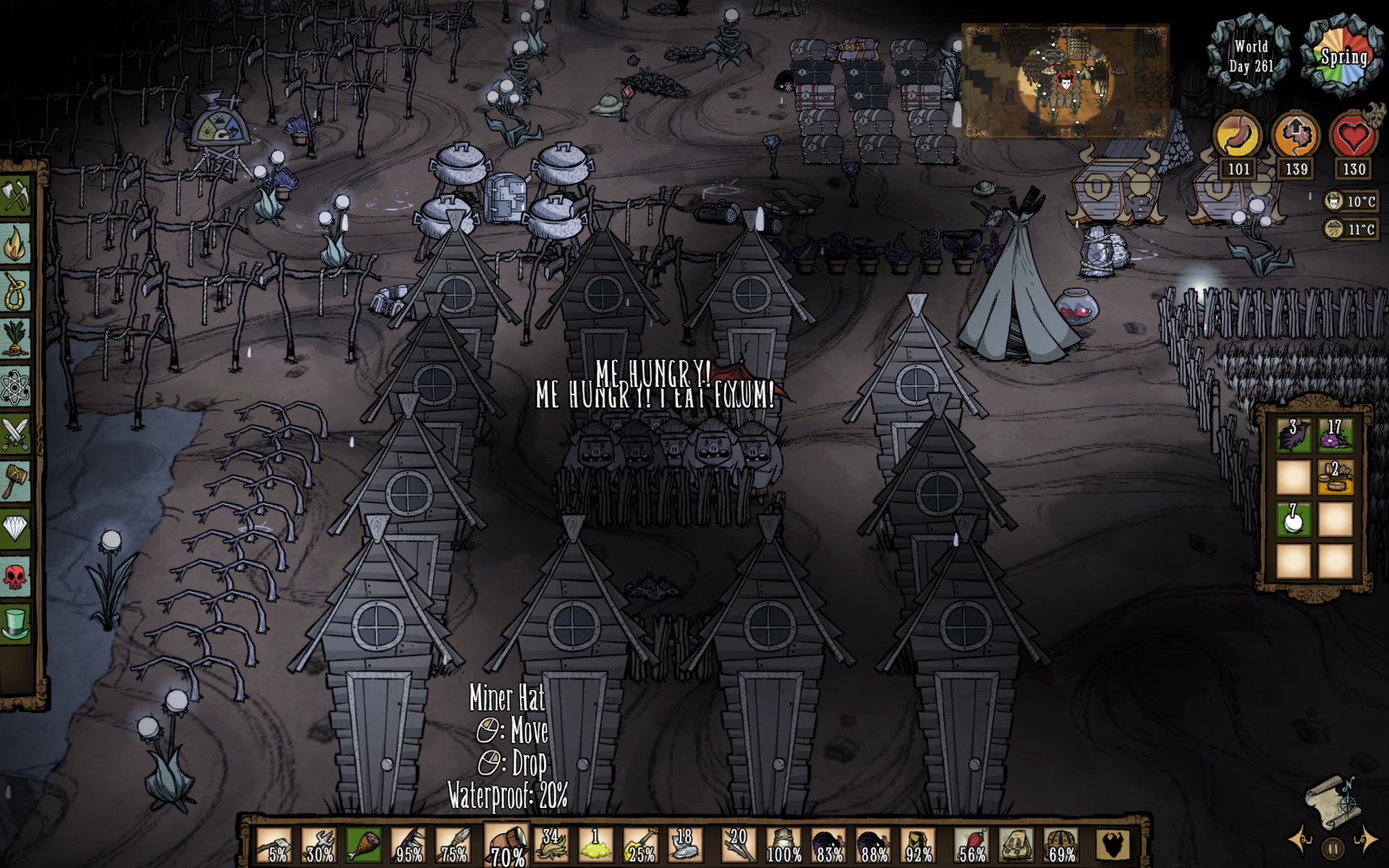Image resolution: width=1389 pixels, height=868 pixels.
Task: Click the minimap in the top corner
Action: (1065, 81)
